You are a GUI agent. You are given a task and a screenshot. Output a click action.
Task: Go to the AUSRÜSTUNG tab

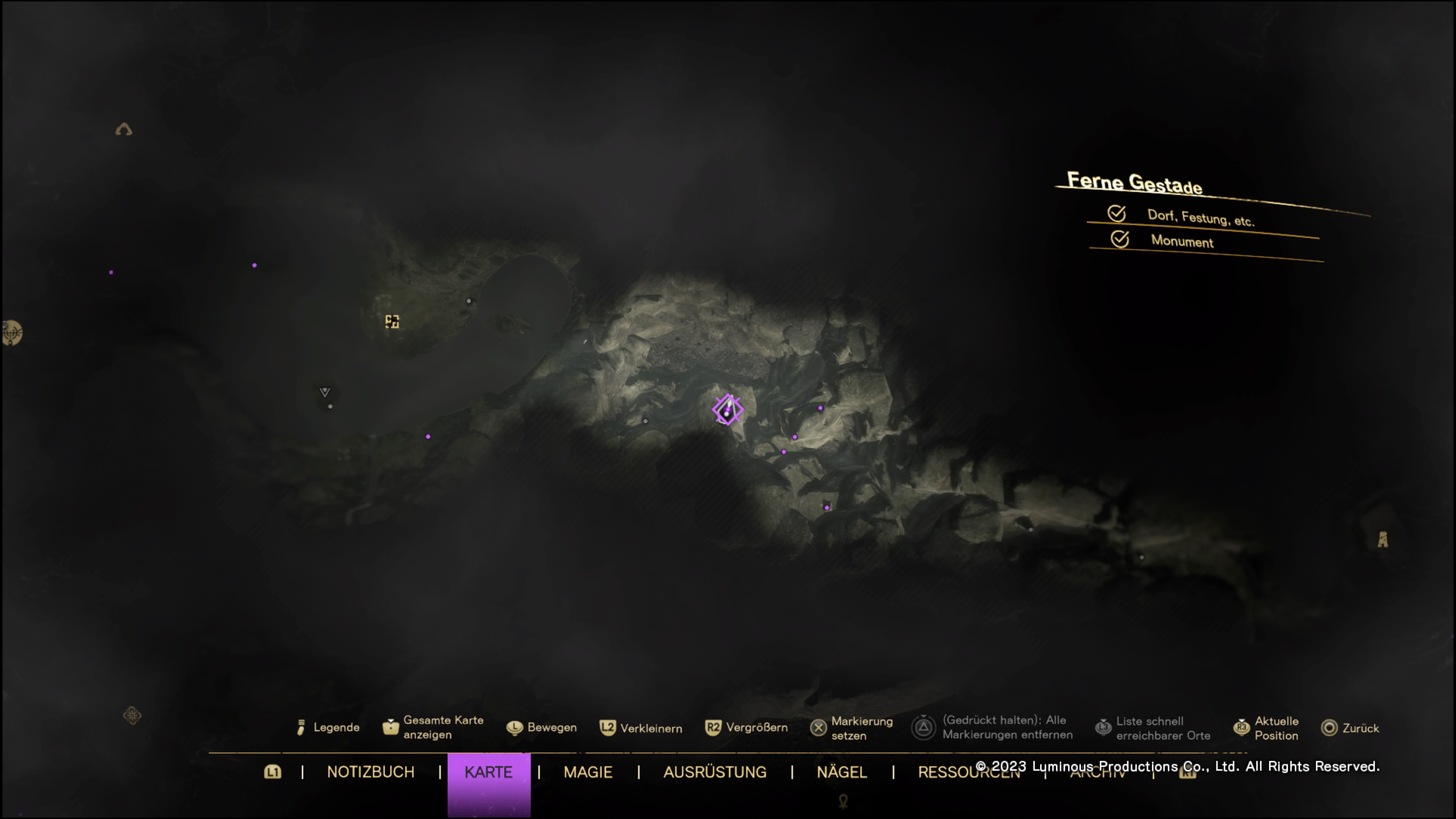[x=714, y=772]
